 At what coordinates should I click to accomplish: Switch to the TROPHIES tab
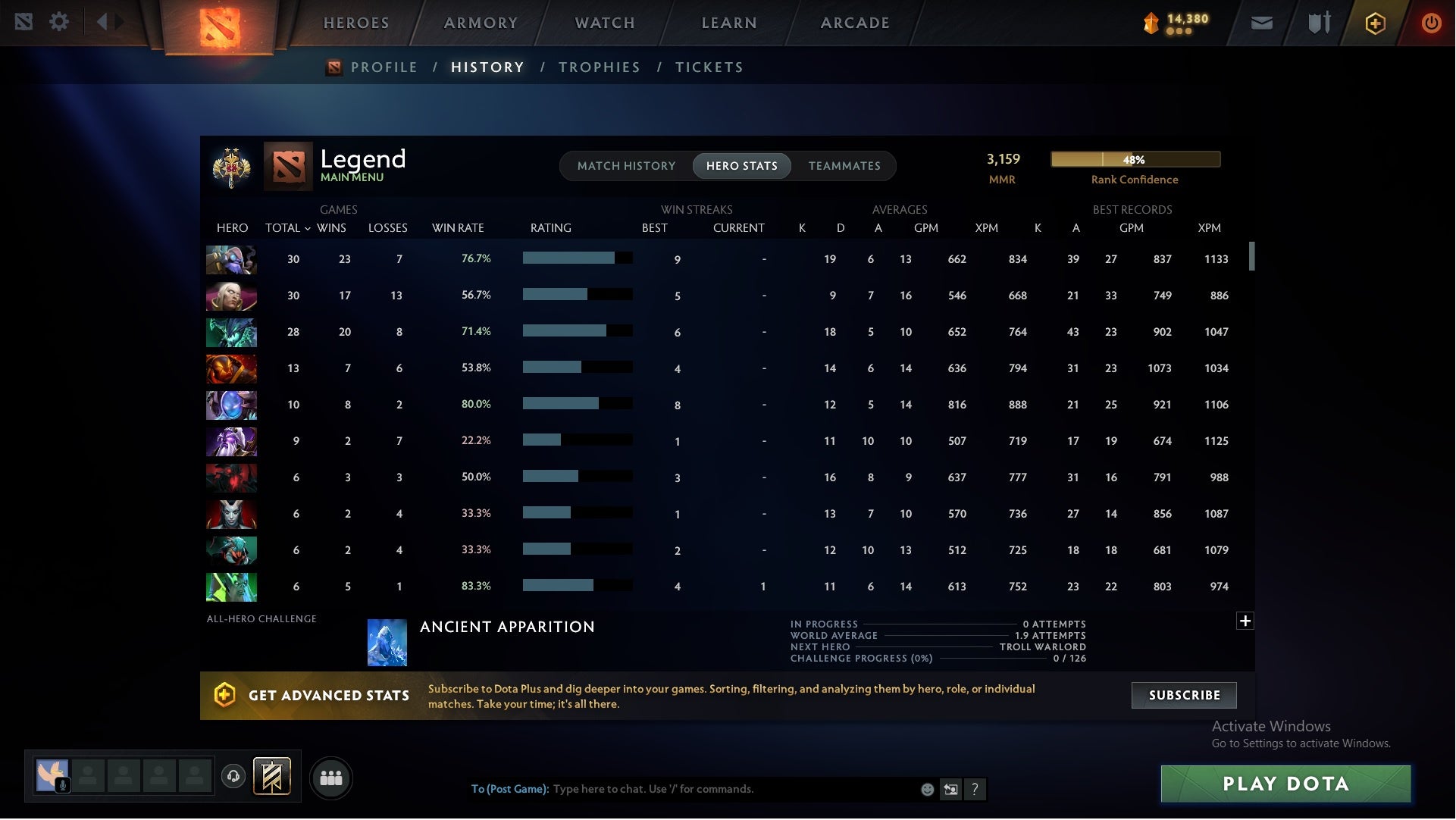(600, 67)
